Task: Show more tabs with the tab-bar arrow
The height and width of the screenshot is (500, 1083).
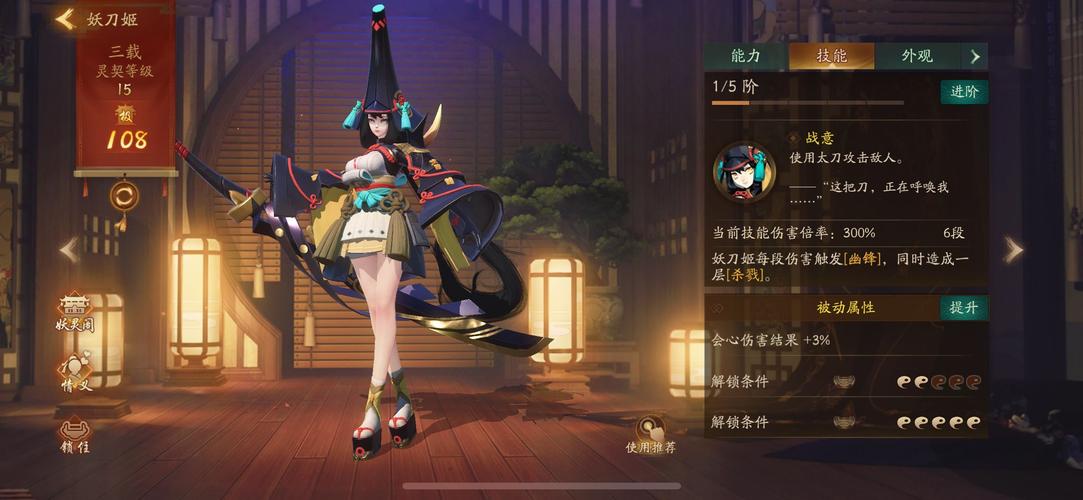Action: point(975,56)
